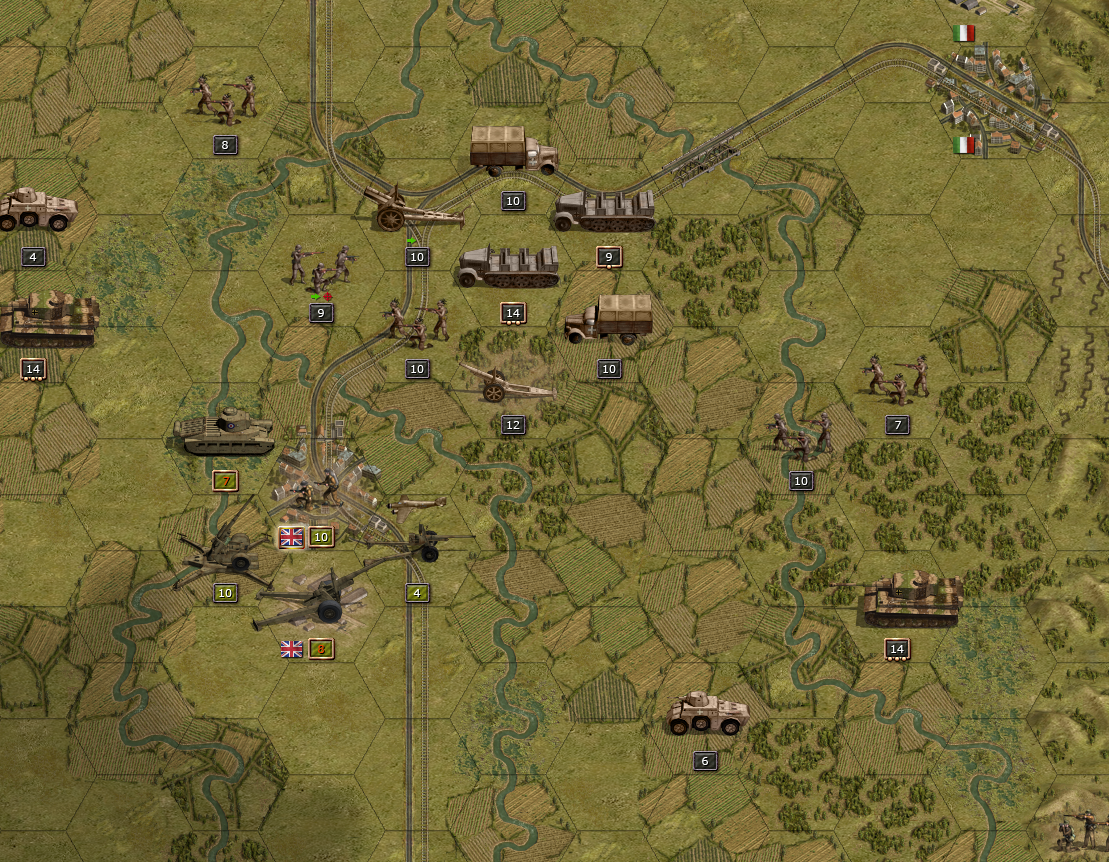Select the infantry unit with strength 9

(x=321, y=266)
